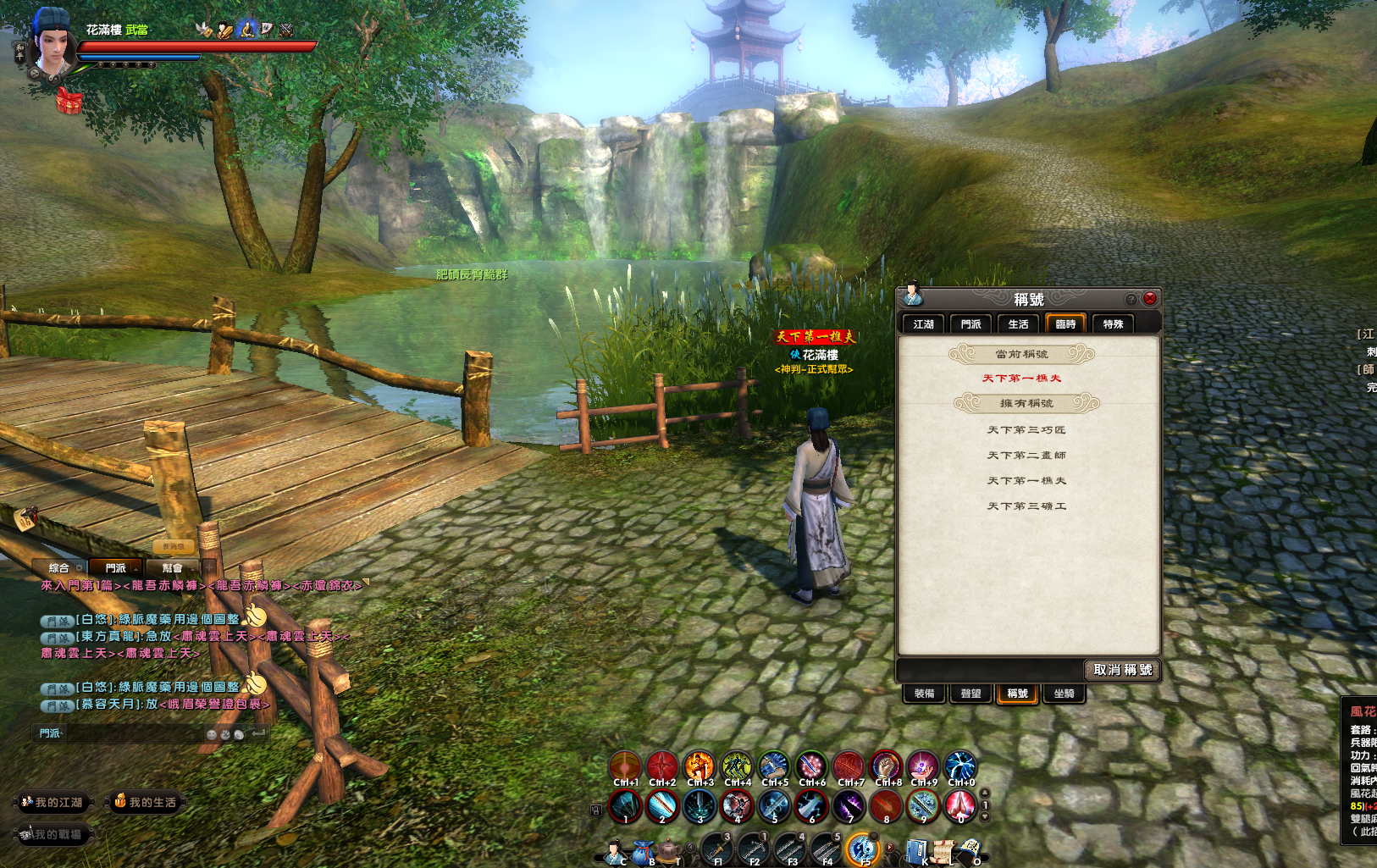Close the 稱號 title window
The width and height of the screenshot is (1377, 868).
[x=1149, y=298]
